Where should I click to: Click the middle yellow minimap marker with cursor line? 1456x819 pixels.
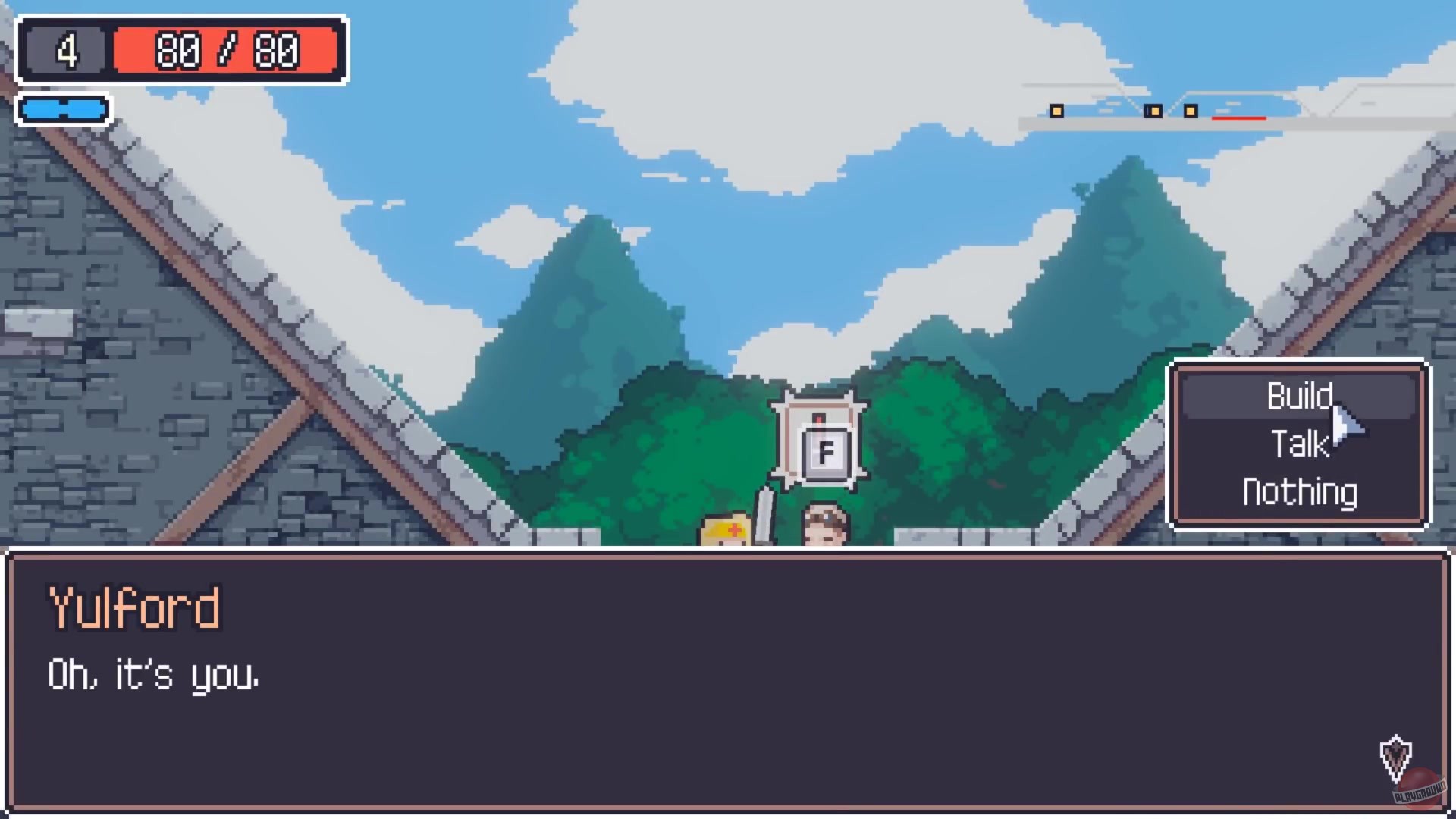tap(1155, 111)
